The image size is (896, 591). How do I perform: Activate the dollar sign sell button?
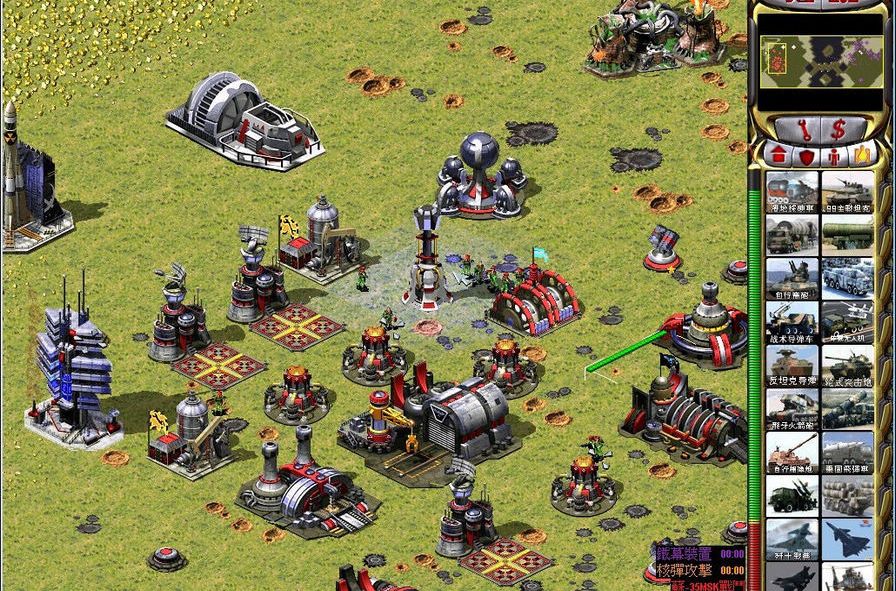tap(838, 128)
